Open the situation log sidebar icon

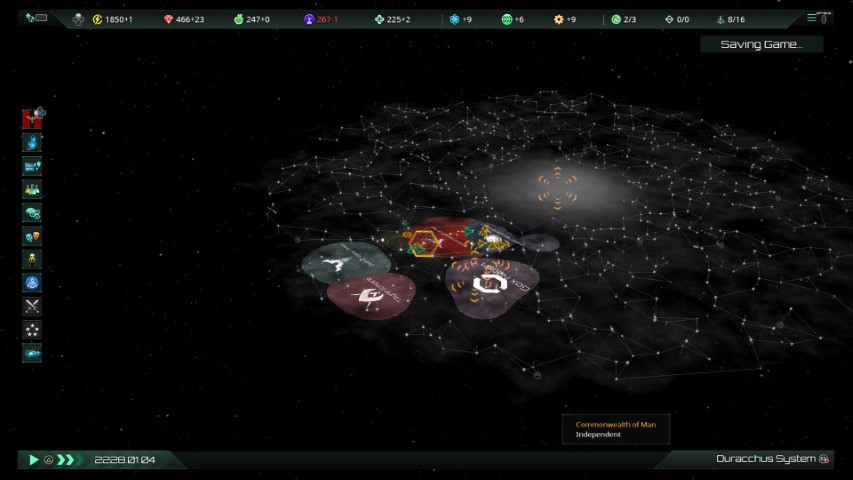[x=32, y=166]
